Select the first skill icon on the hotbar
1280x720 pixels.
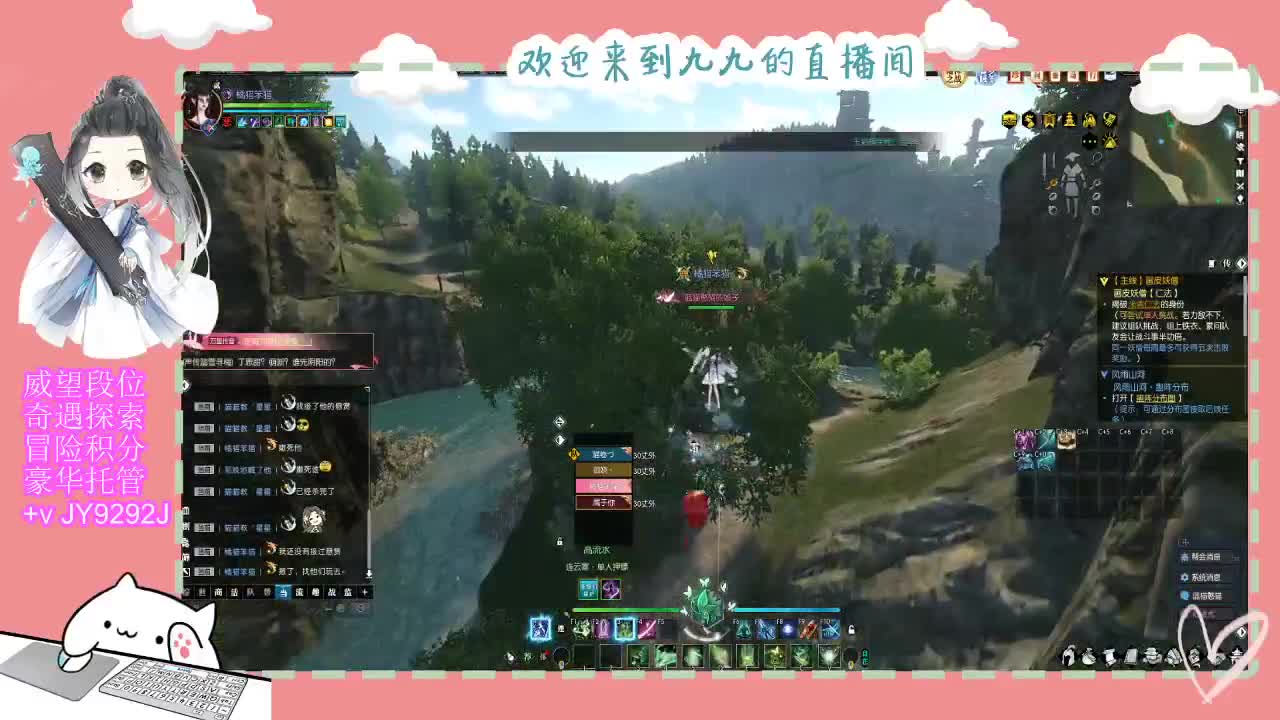pos(584,655)
